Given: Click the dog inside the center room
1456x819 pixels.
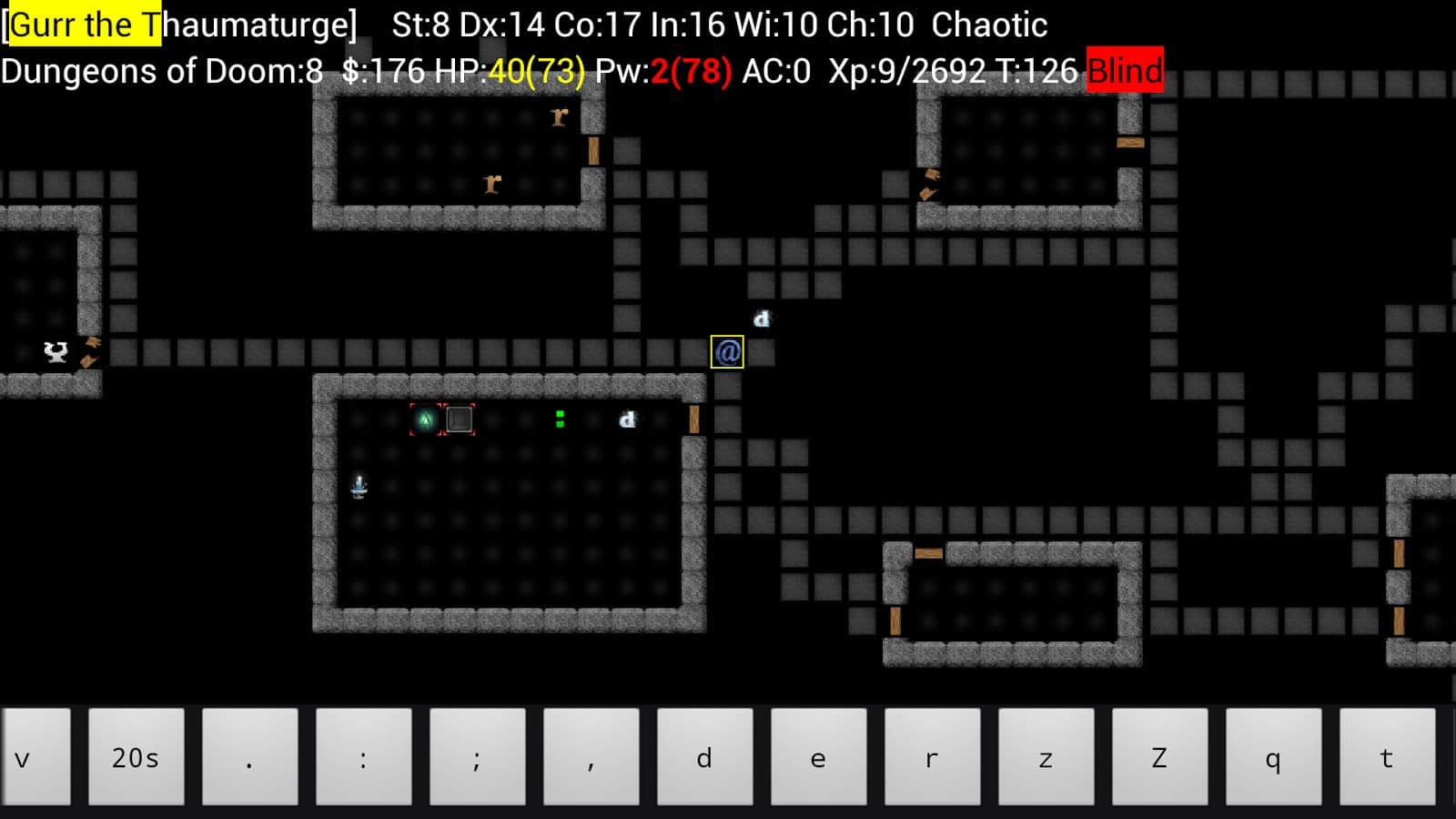Looking at the screenshot, I should [628, 420].
